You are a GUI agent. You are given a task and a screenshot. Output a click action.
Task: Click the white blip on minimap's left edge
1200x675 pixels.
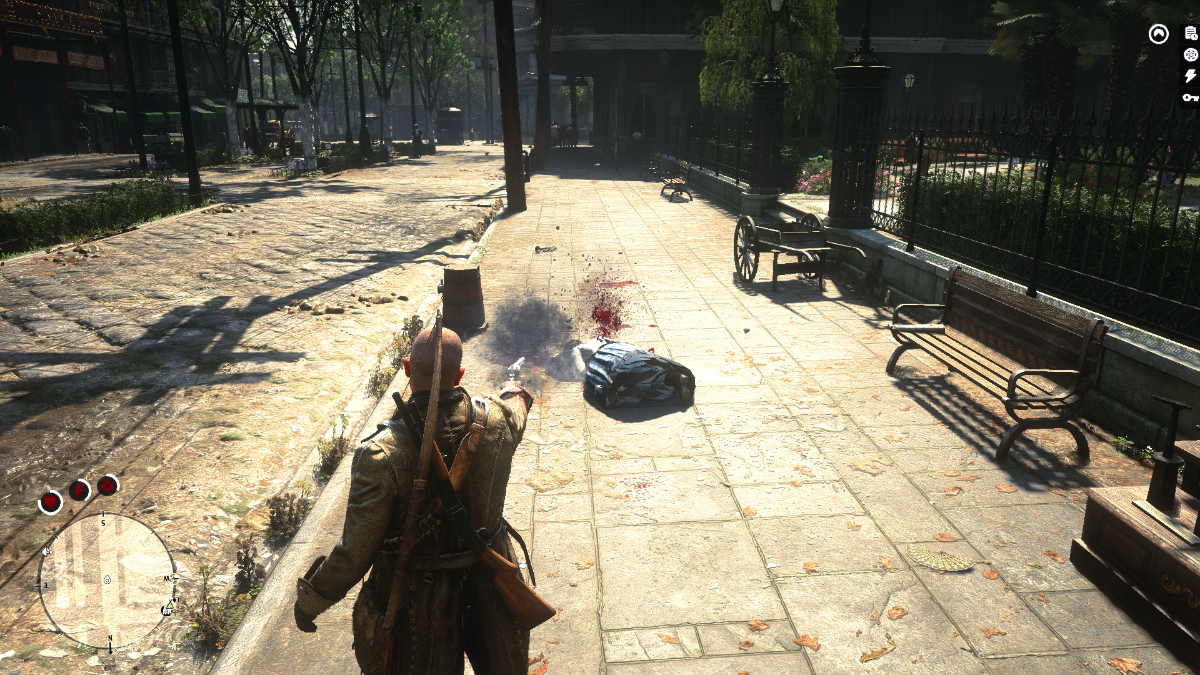pyautogui.click(x=46, y=551)
